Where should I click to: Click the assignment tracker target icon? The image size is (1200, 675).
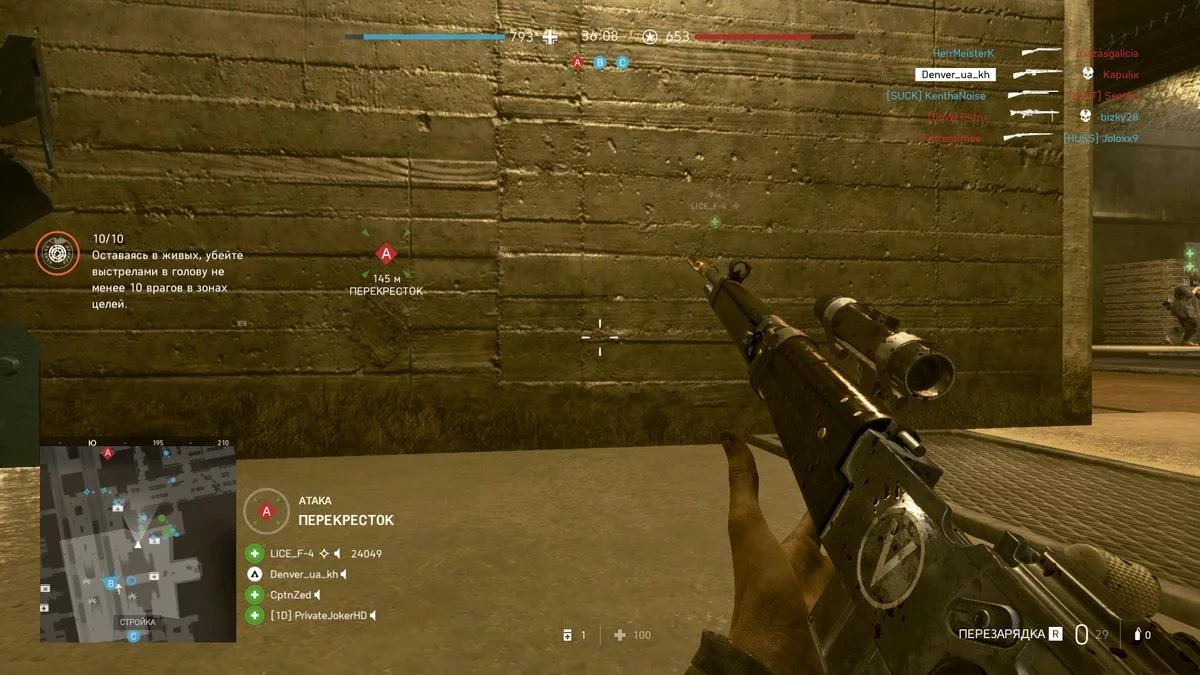(x=55, y=253)
